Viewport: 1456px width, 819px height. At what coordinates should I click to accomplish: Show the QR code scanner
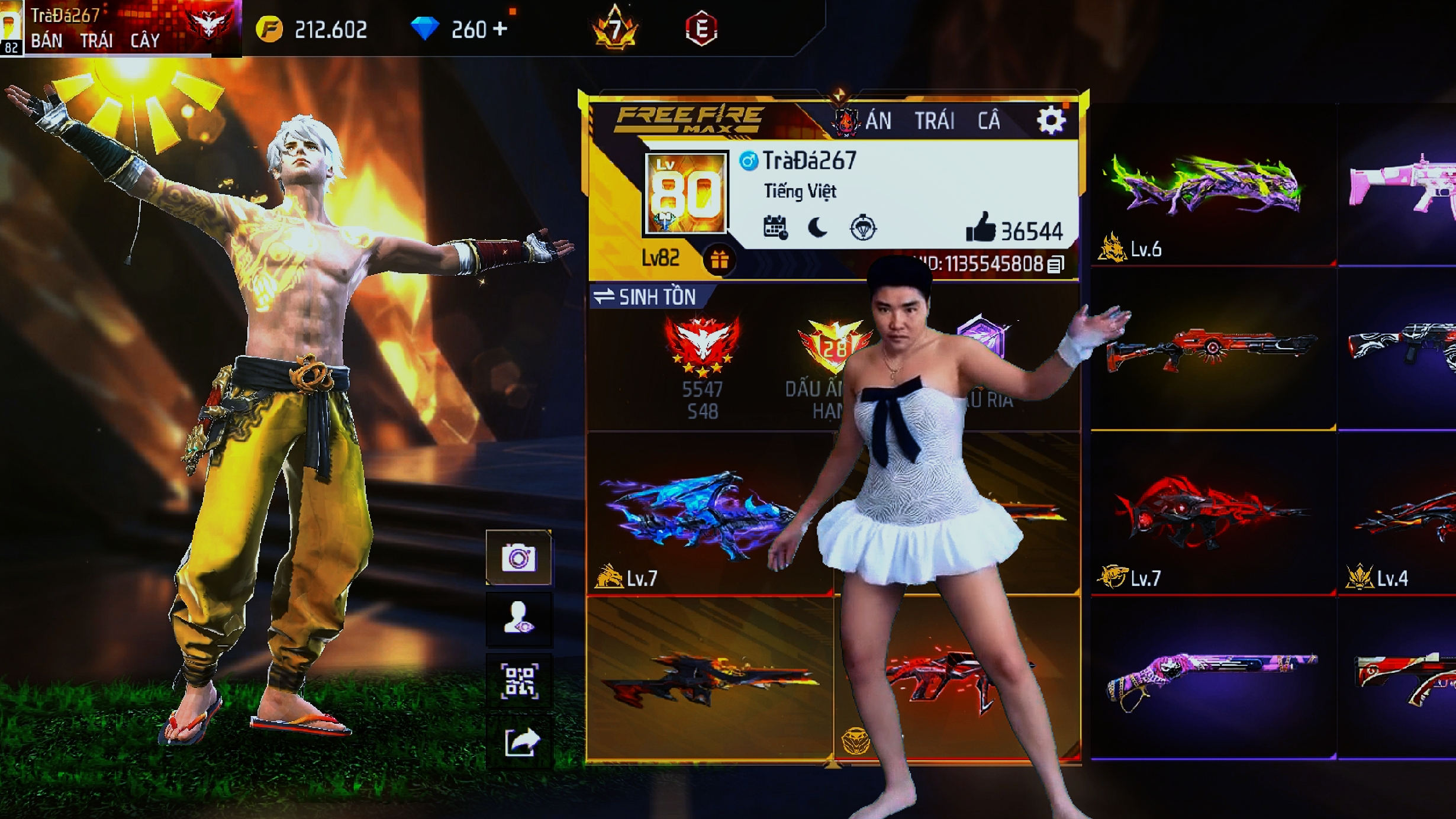tap(518, 681)
